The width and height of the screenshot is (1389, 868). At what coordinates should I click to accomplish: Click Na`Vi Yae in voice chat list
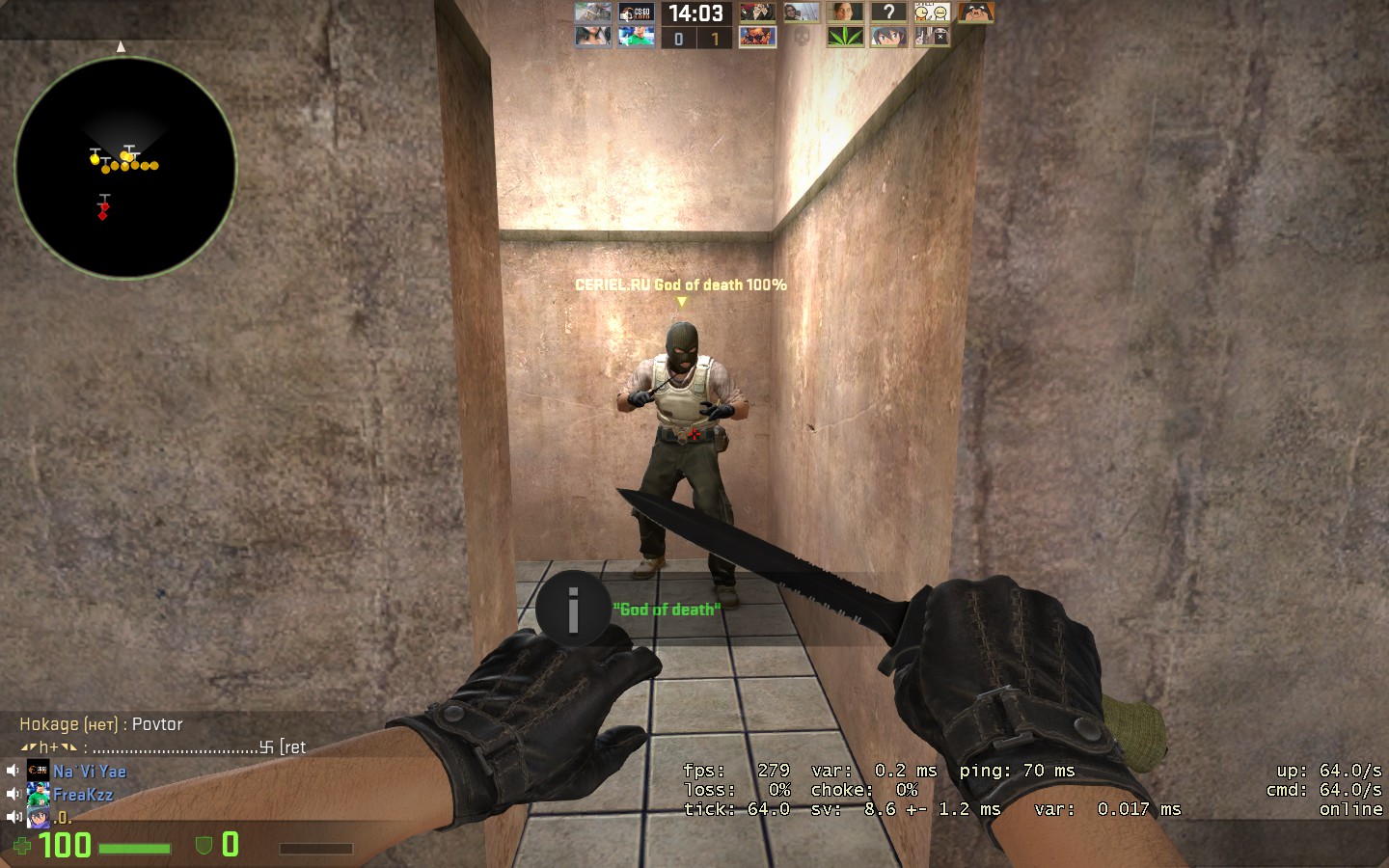(x=90, y=771)
